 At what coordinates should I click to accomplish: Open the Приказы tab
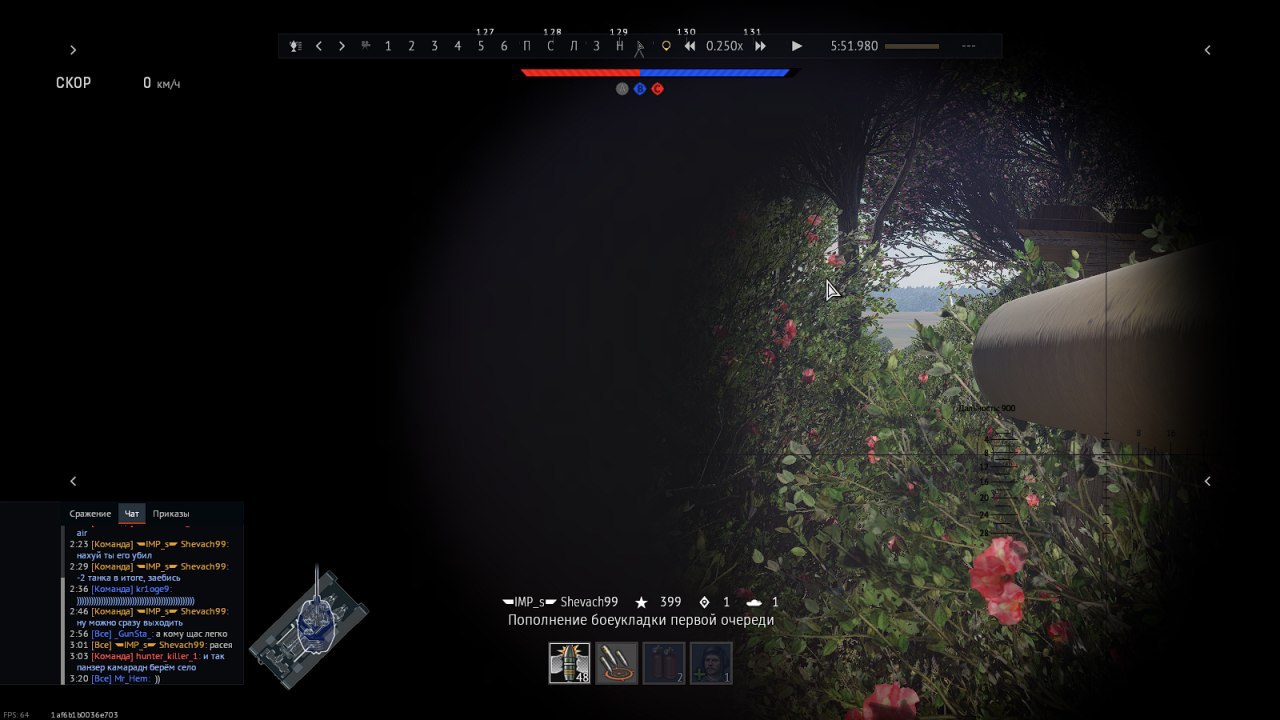click(x=171, y=514)
